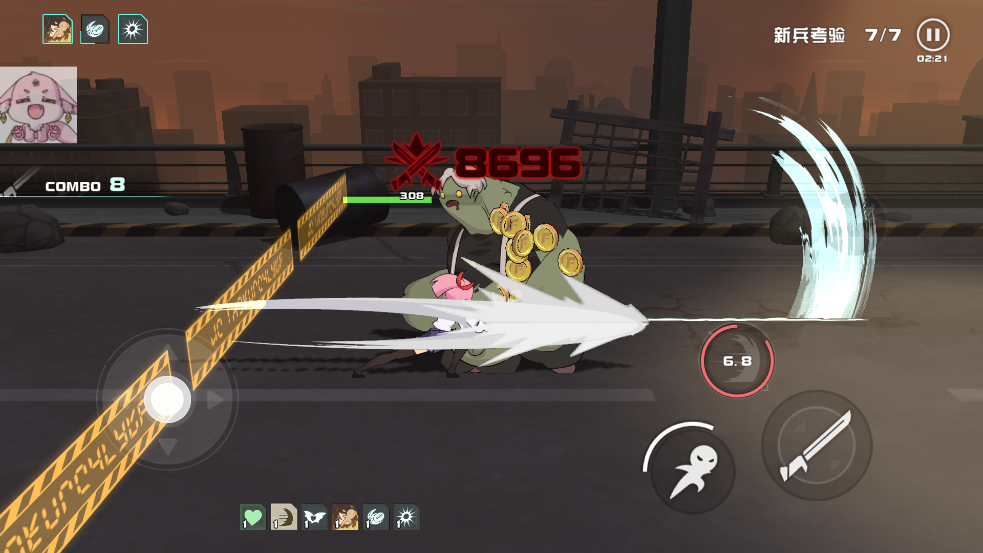Select the green heart buff icon
The height and width of the screenshot is (553, 983).
click(253, 517)
